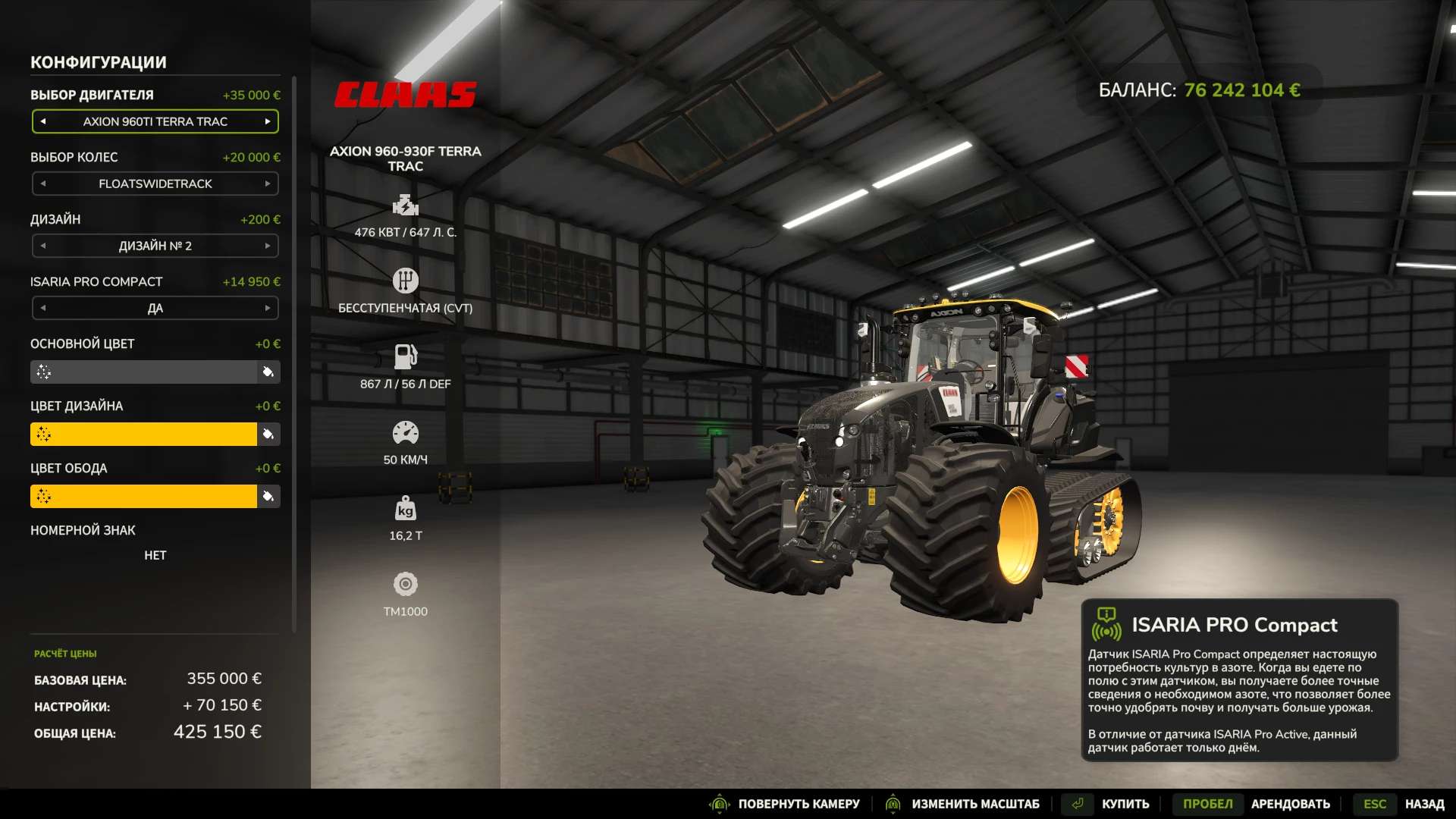Select next engine option arrow

pyautogui.click(x=268, y=121)
